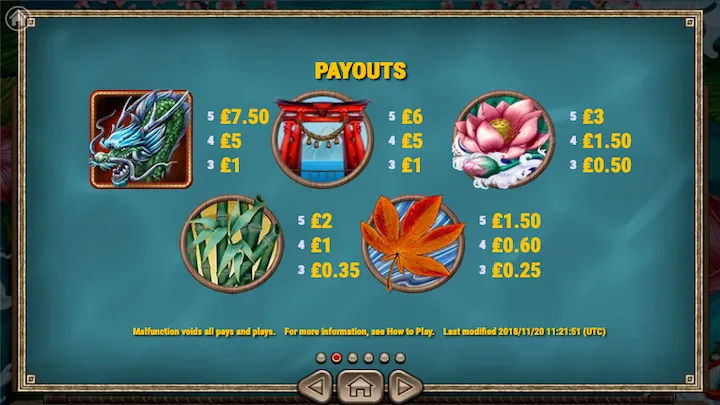Advance to the next paytable page arrow
Image resolution: width=720 pixels, height=405 pixels.
(404, 385)
